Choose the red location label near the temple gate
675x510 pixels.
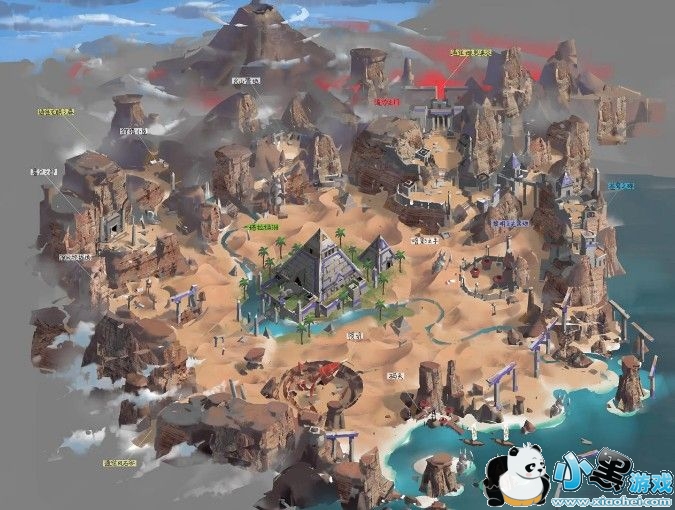point(386,101)
